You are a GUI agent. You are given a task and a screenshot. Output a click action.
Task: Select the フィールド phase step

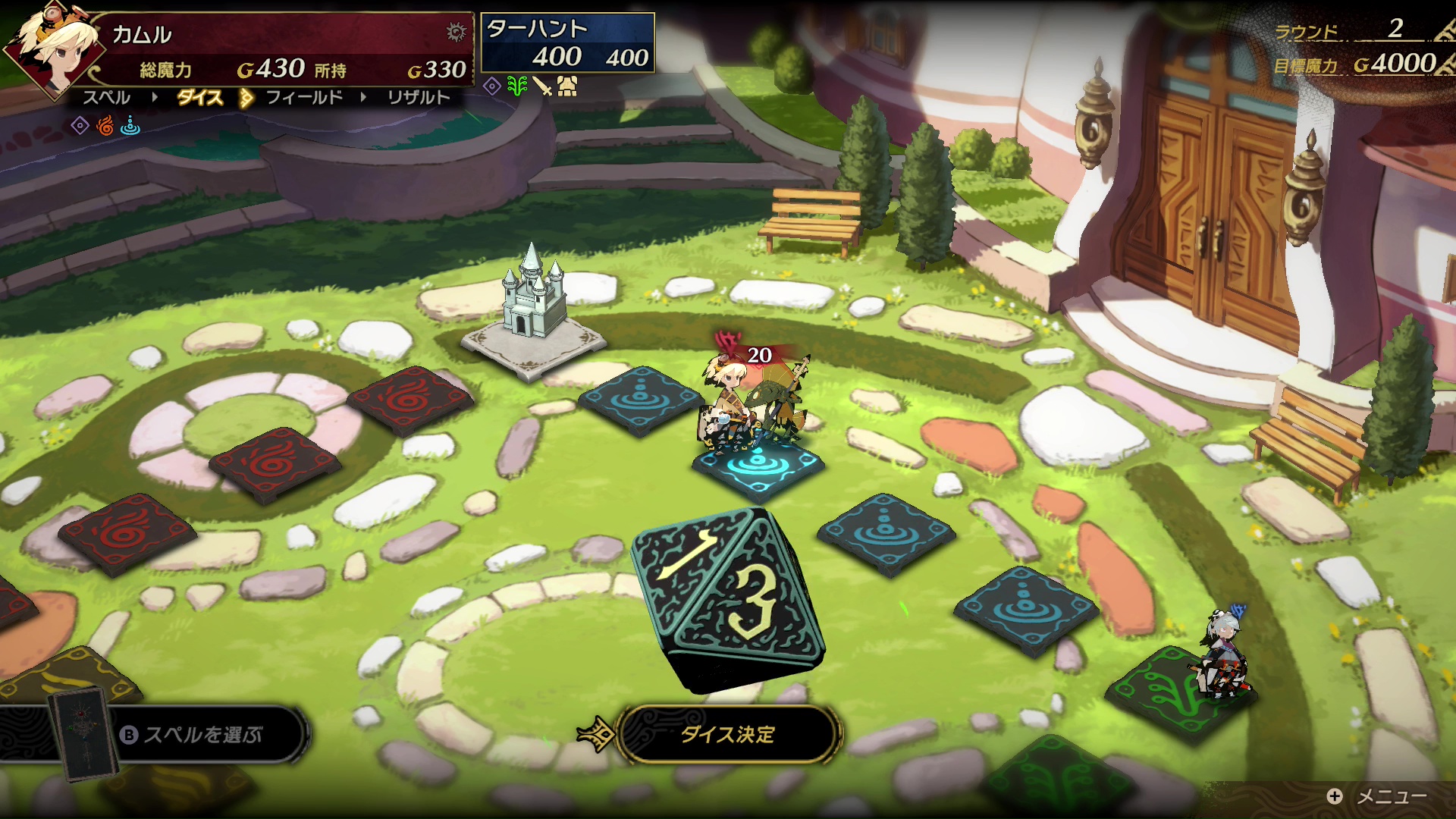pyautogui.click(x=304, y=98)
